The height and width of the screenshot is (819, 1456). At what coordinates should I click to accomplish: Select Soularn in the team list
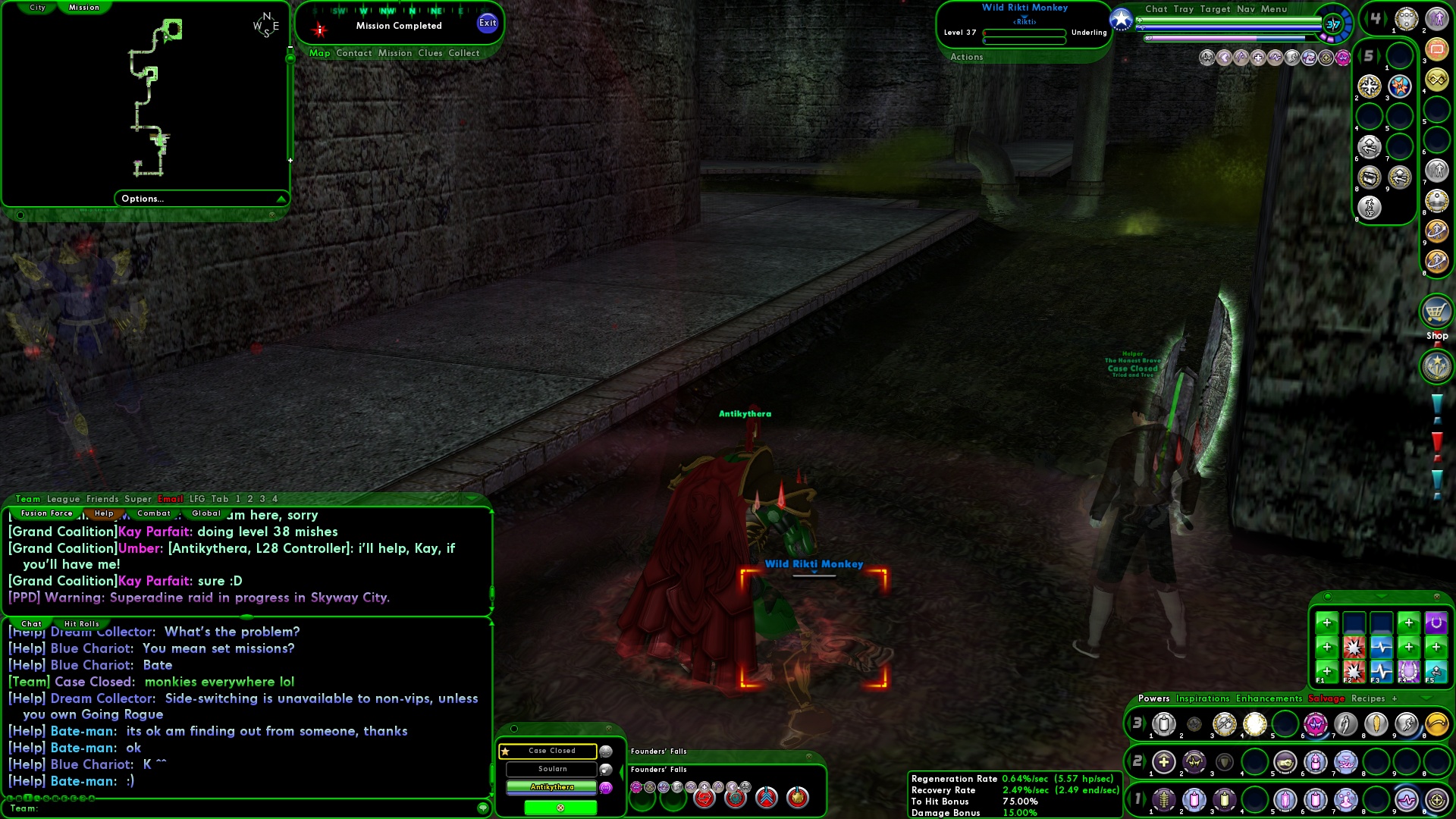551,769
